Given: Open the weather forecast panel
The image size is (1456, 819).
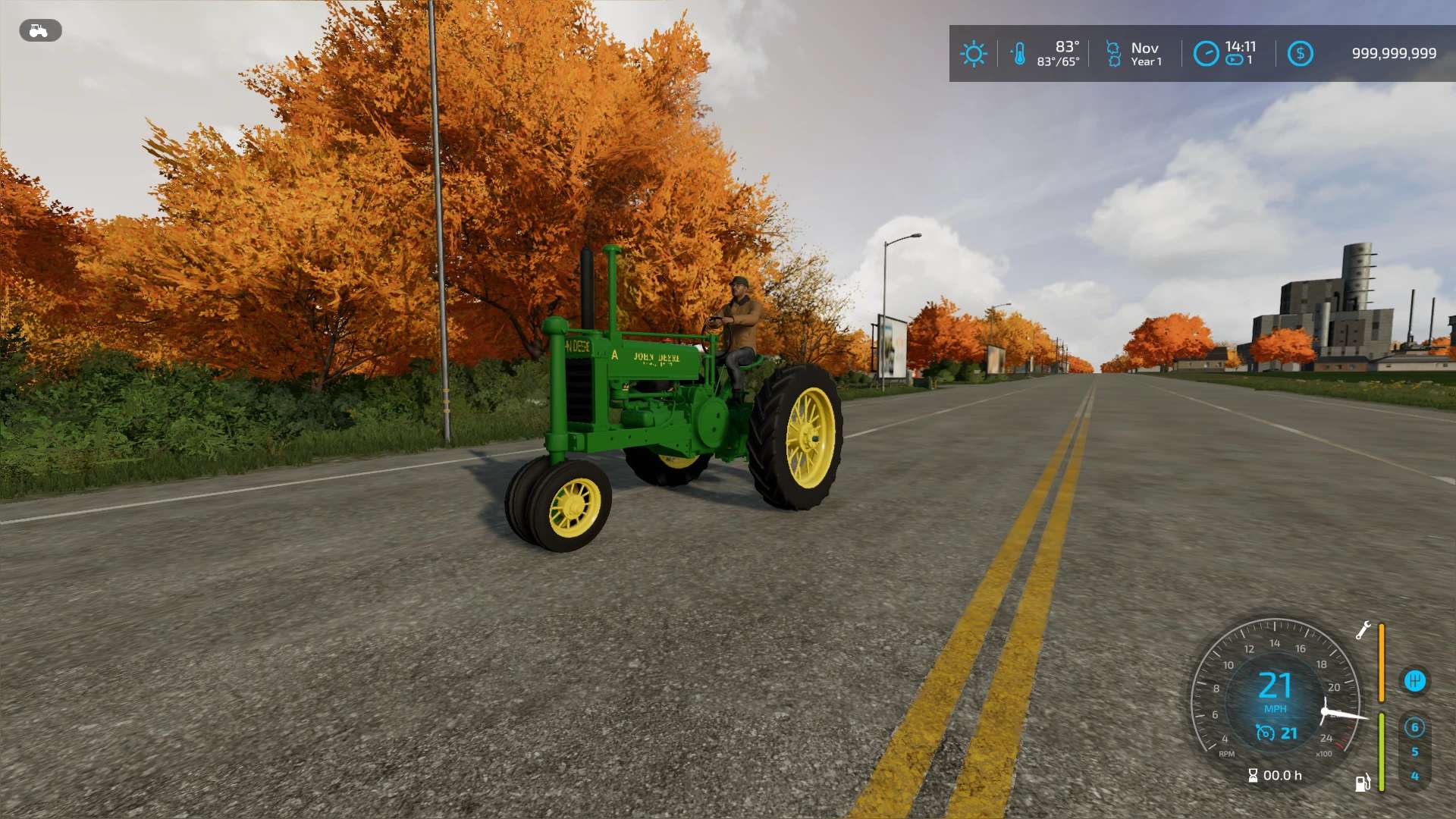Looking at the screenshot, I should 973,53.
